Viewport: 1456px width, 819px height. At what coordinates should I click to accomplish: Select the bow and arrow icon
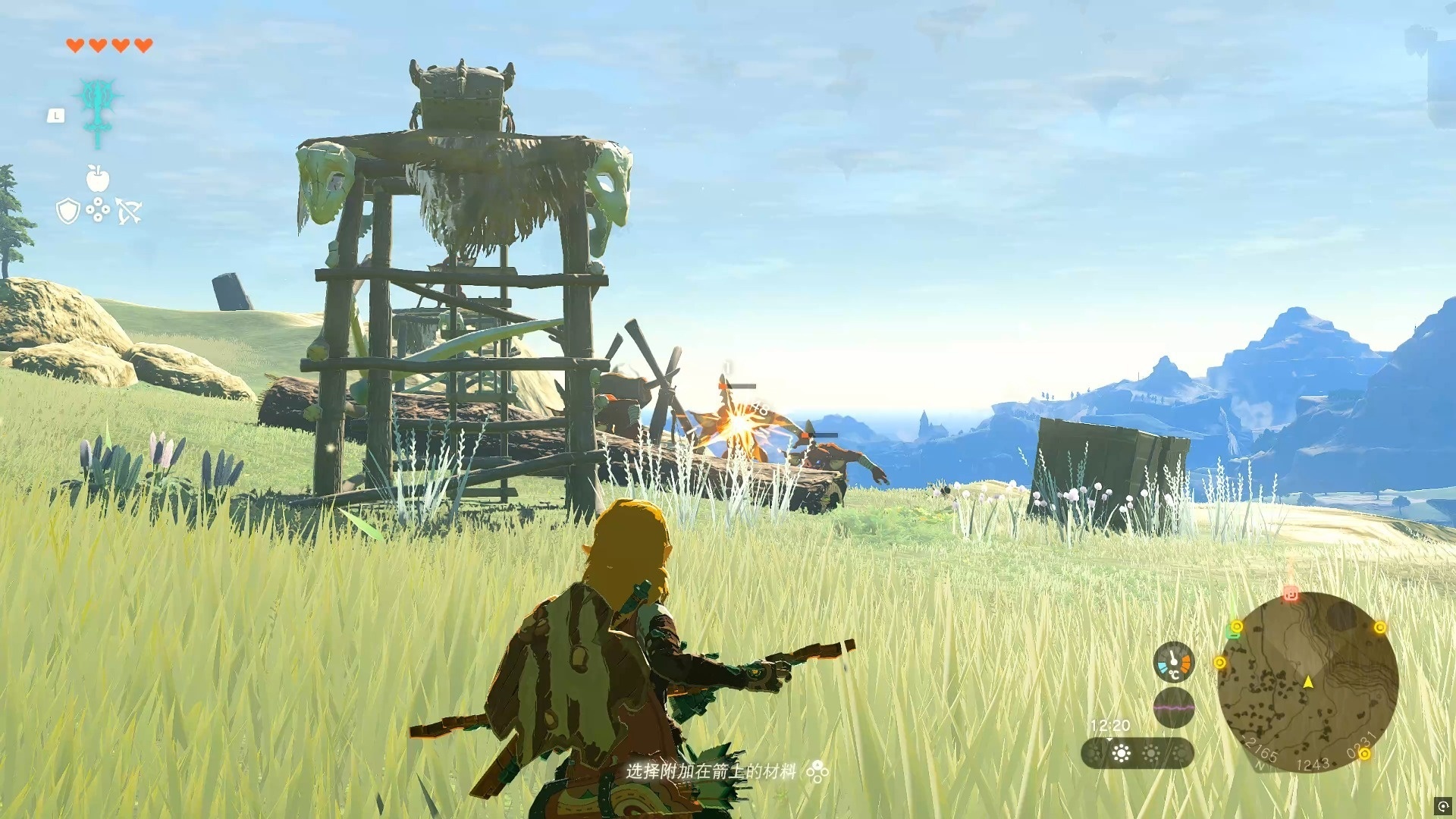(129, 212)
